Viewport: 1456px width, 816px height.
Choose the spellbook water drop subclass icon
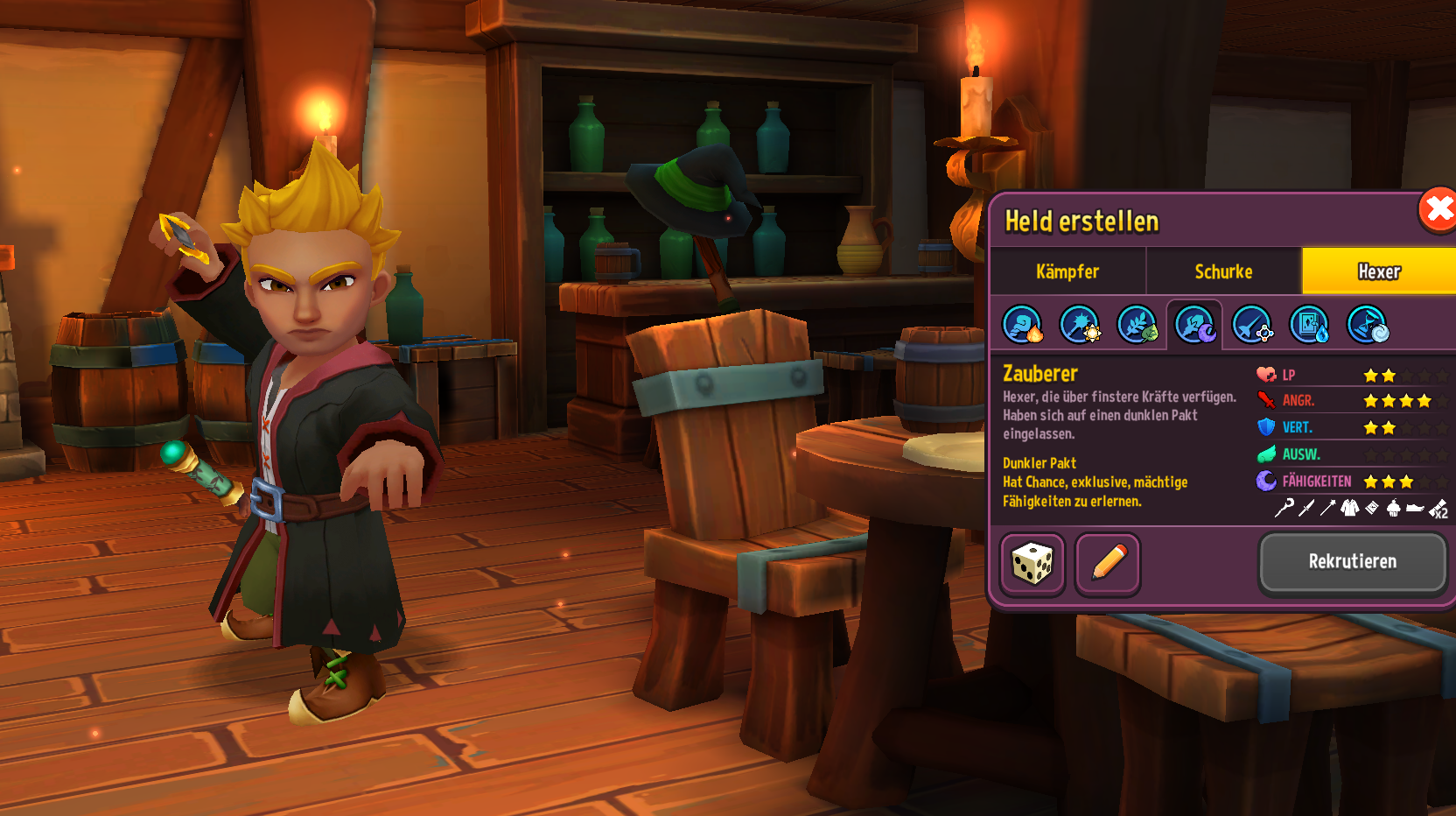click(1310, 325)
